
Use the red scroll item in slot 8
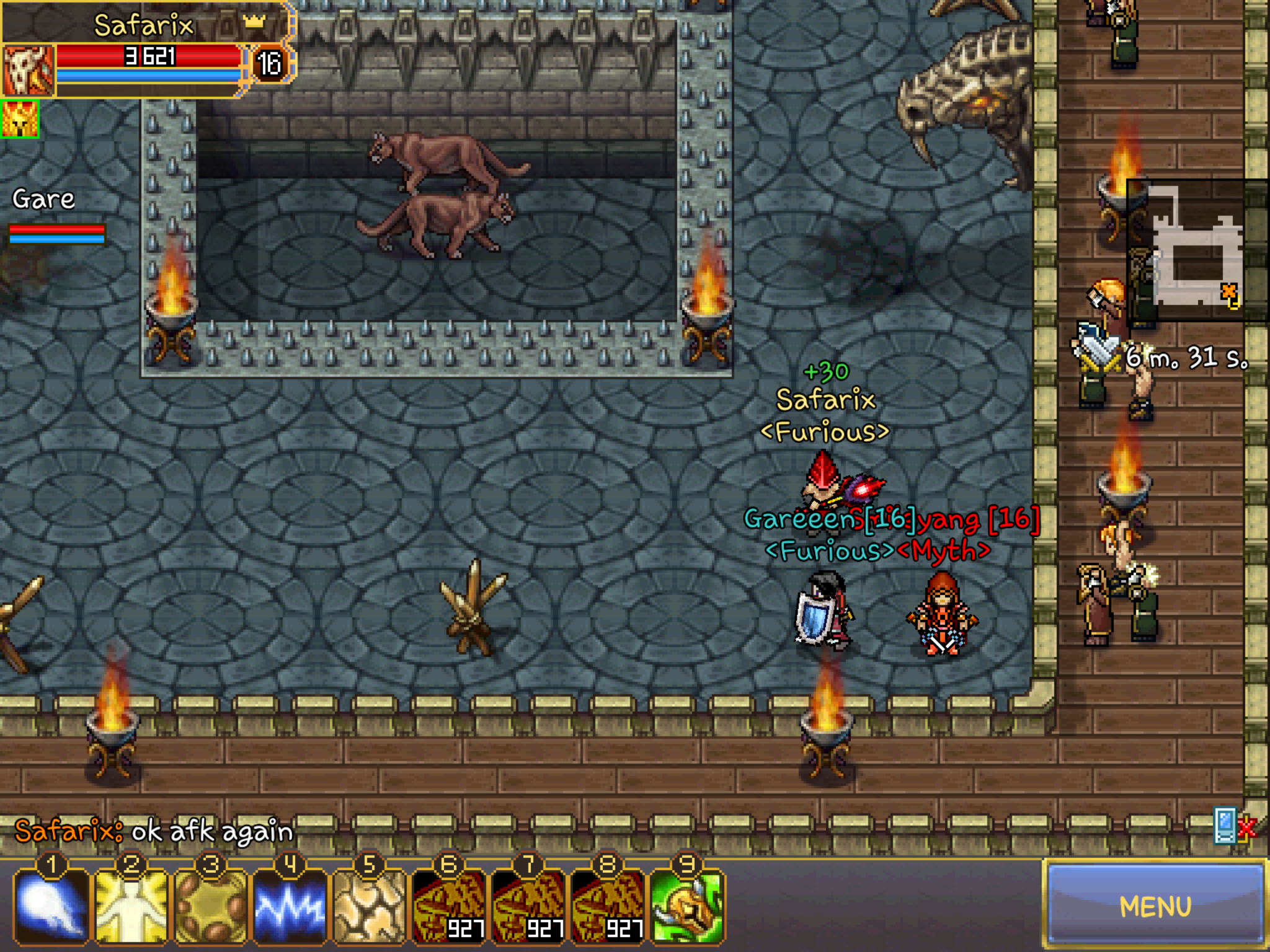click(x=607, y=906)
